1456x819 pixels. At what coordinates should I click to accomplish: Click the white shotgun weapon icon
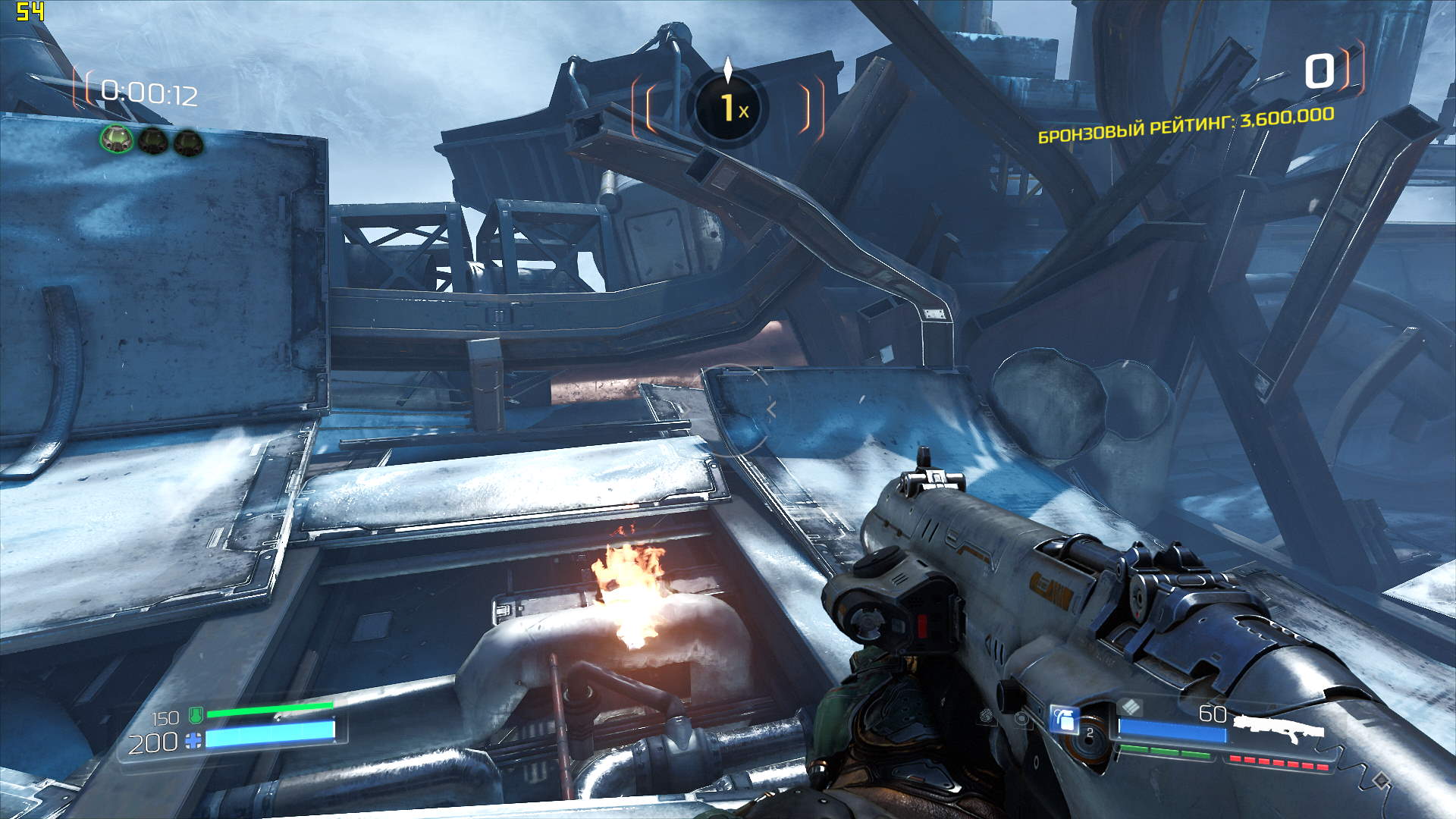(1278, 728)
